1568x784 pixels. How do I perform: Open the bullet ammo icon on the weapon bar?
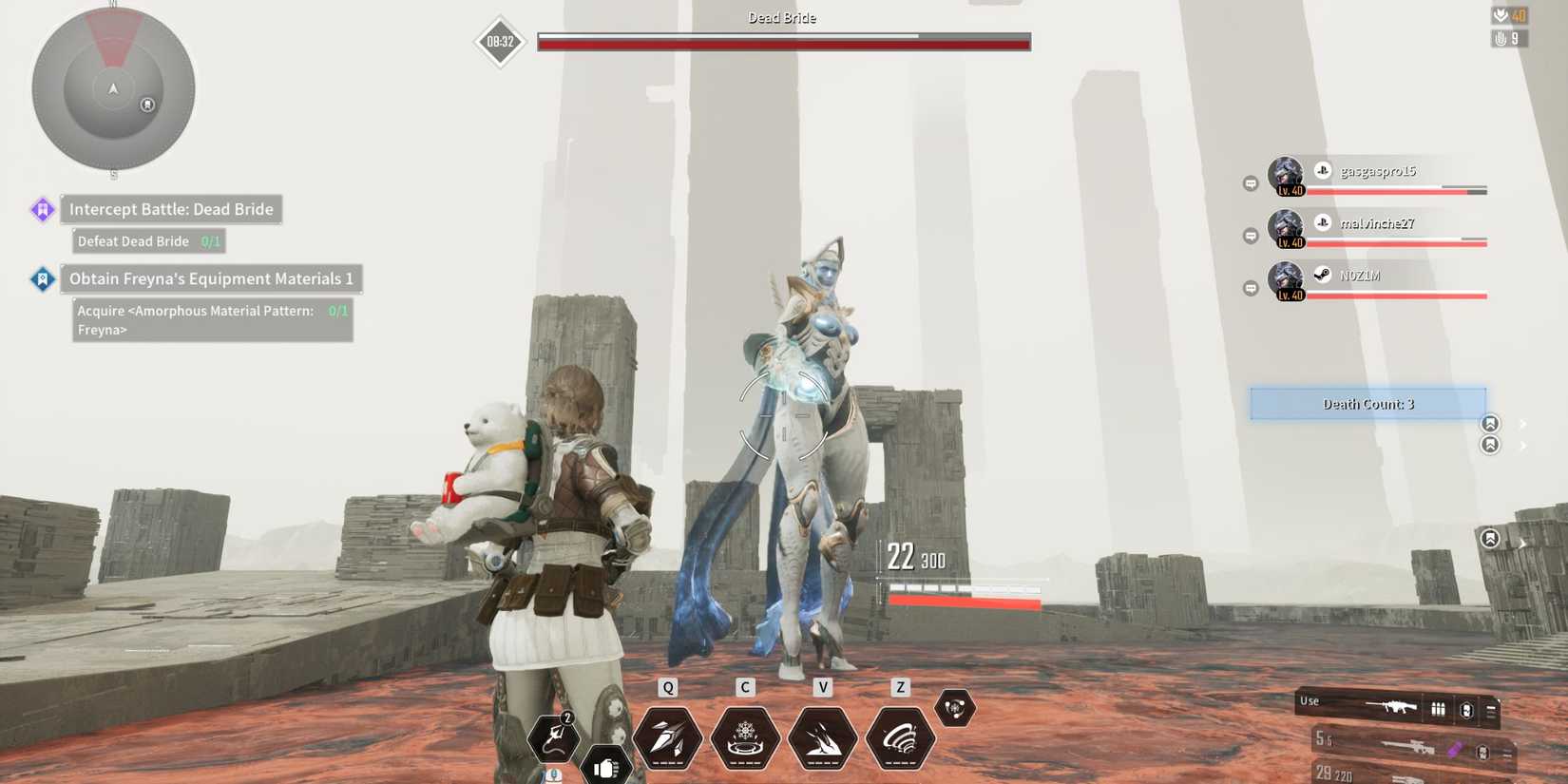click(x=1438, y=708)
